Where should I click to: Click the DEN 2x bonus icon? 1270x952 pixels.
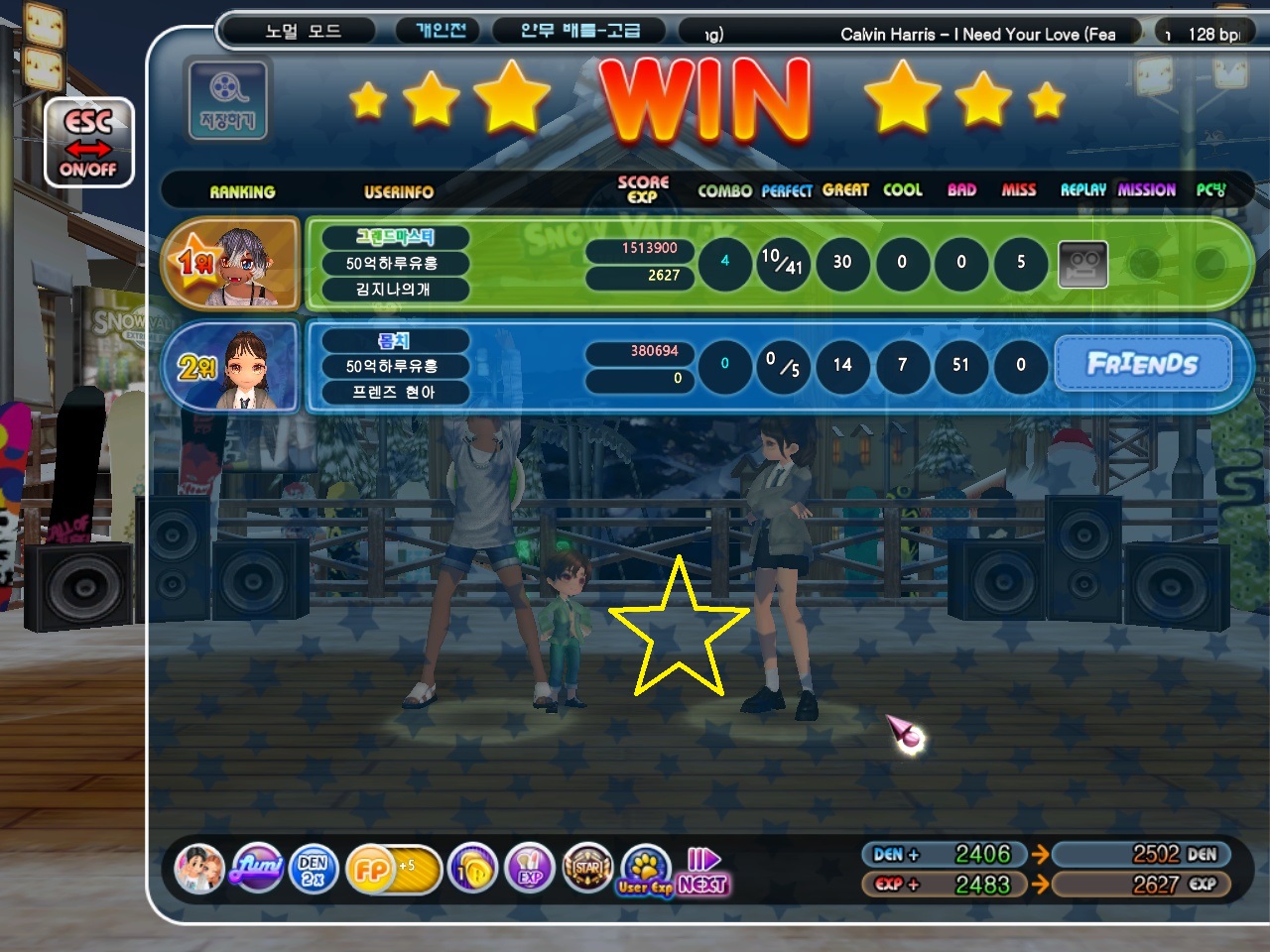pos(314,869)
